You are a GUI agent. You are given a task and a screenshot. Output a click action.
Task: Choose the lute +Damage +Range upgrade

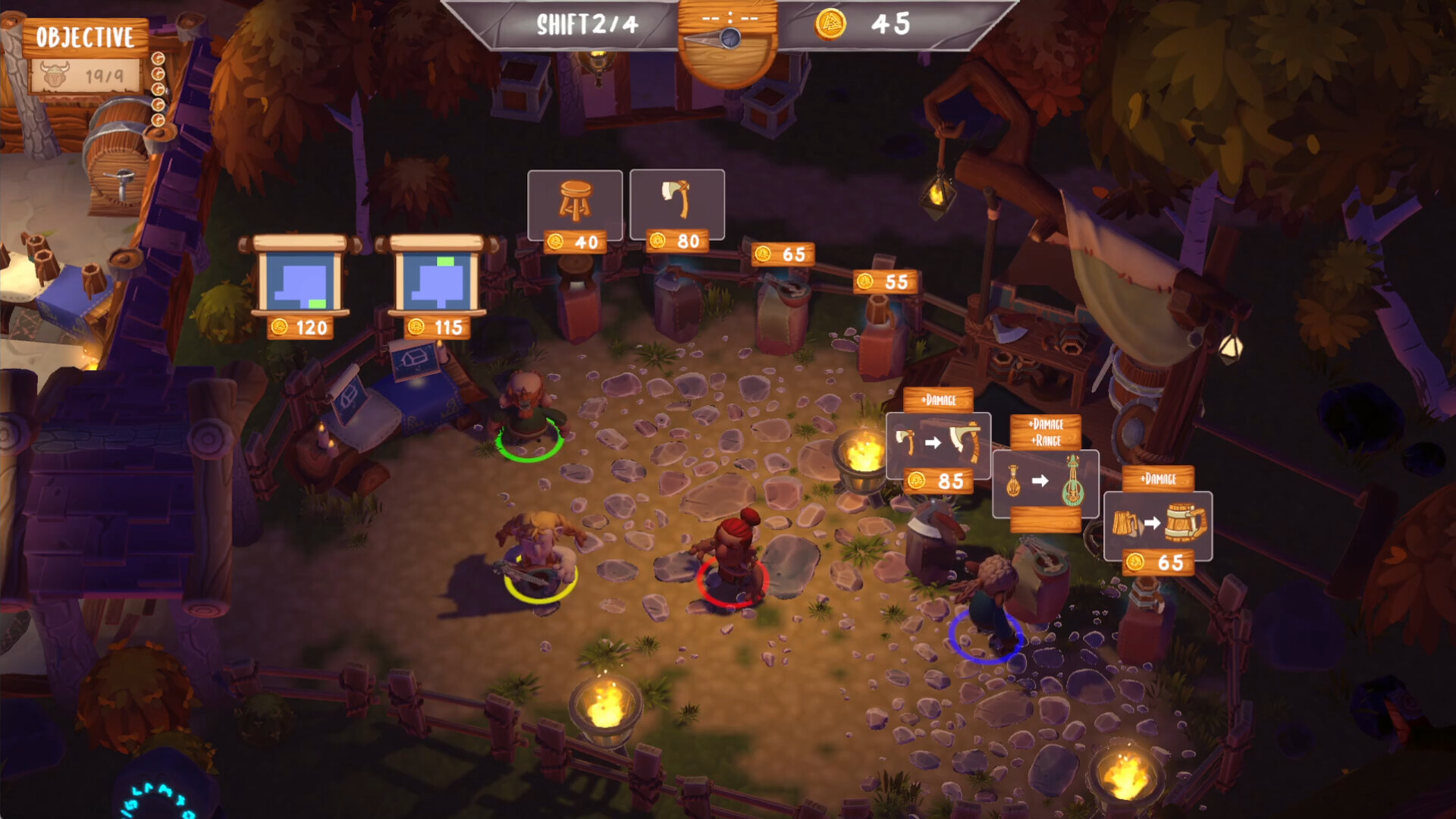(x=1044, y=483)
